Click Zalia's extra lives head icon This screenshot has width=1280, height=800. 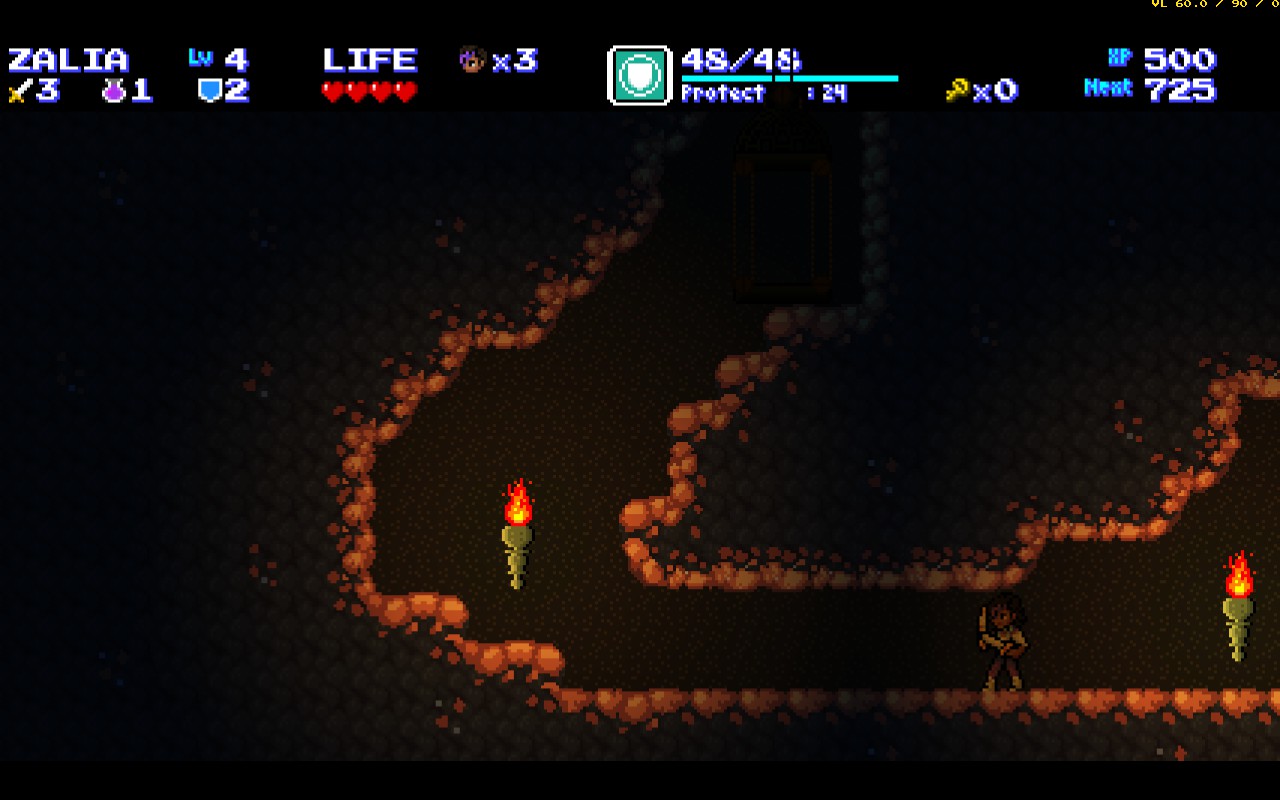(471, 60)
